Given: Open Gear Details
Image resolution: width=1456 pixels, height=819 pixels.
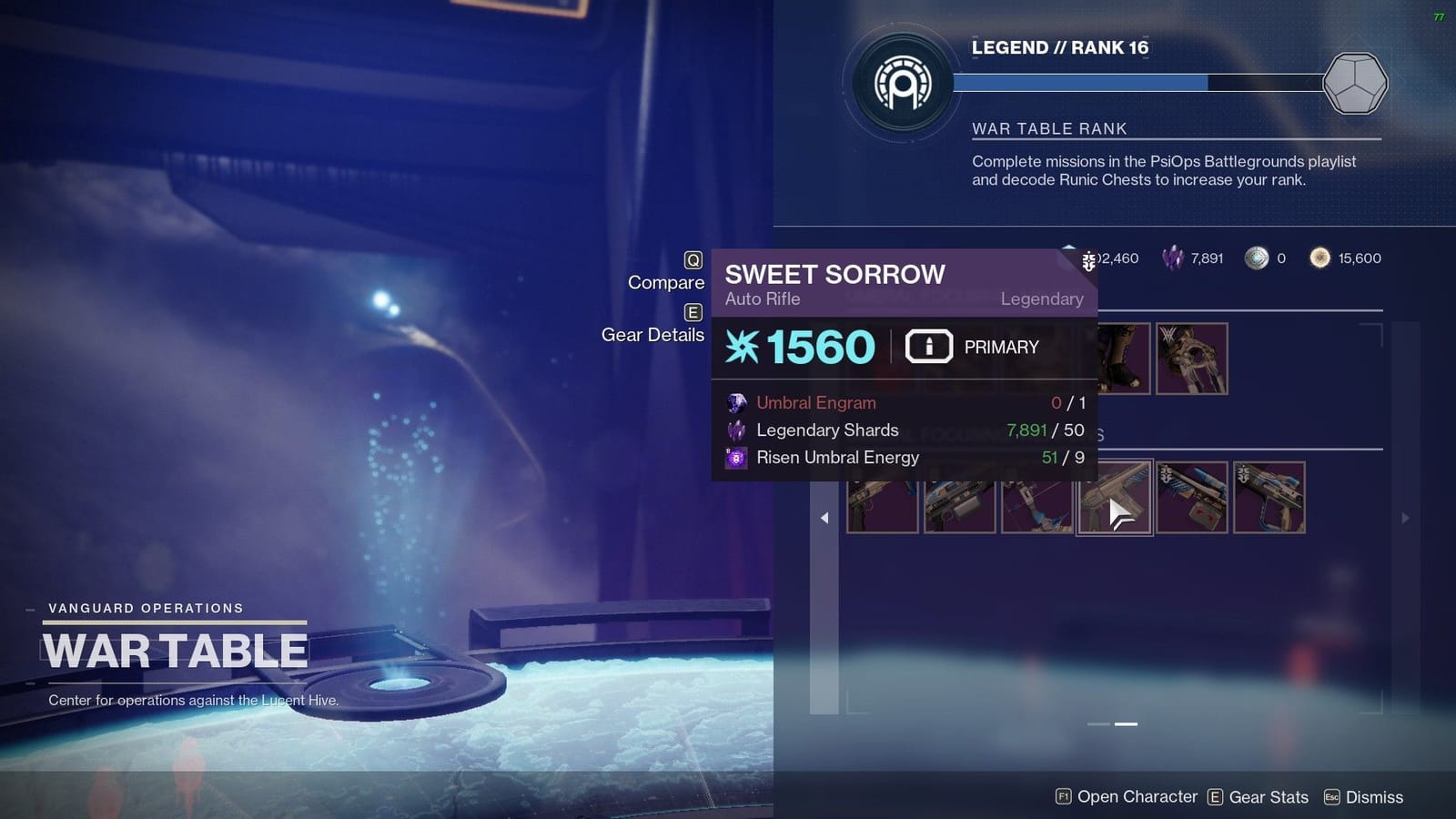Looking at the screenshot, I should tap(653, 335).
